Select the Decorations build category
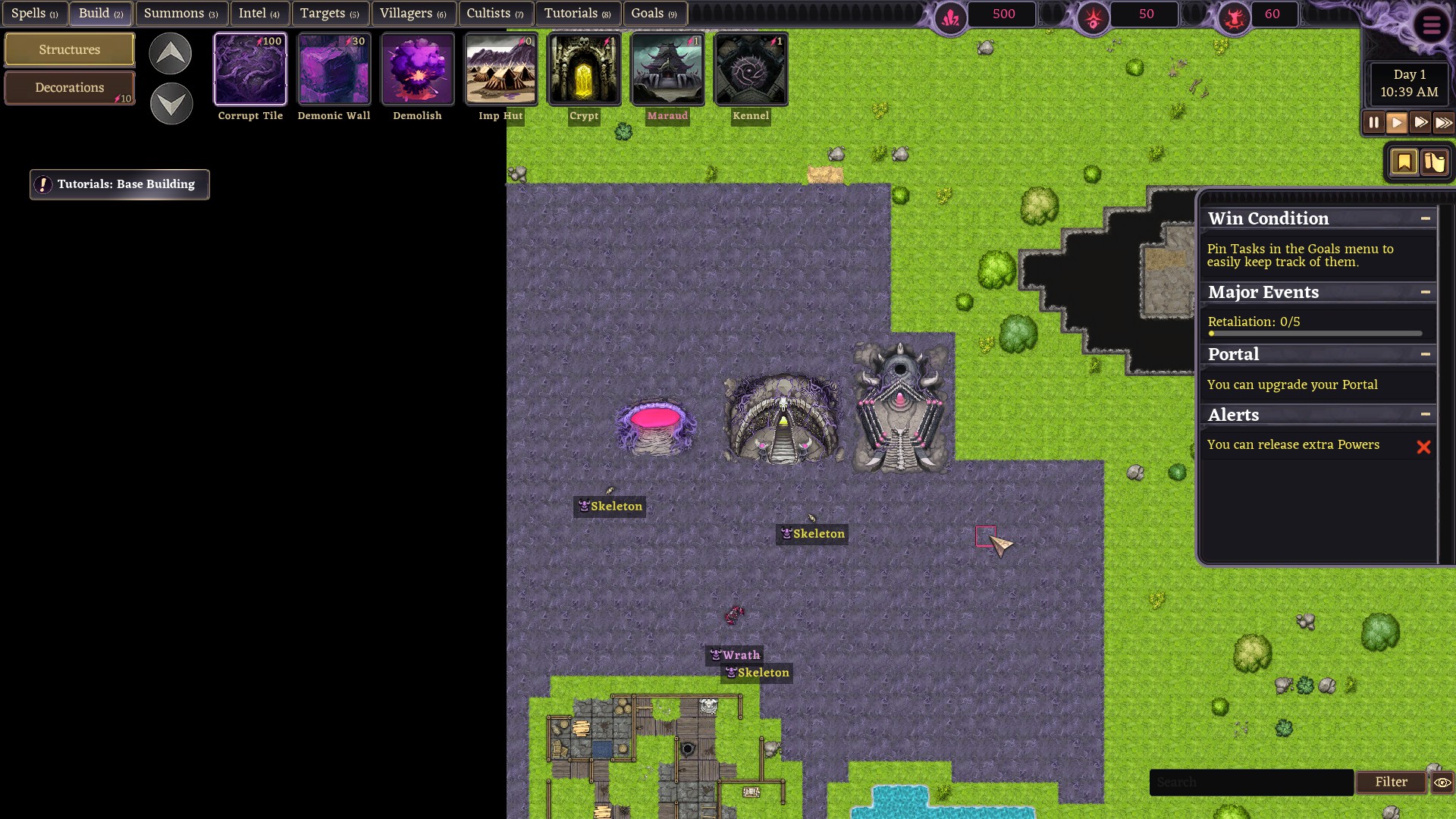Viewport: 1456px width, 819px height. pyautogui.click(x=70, y=88)
